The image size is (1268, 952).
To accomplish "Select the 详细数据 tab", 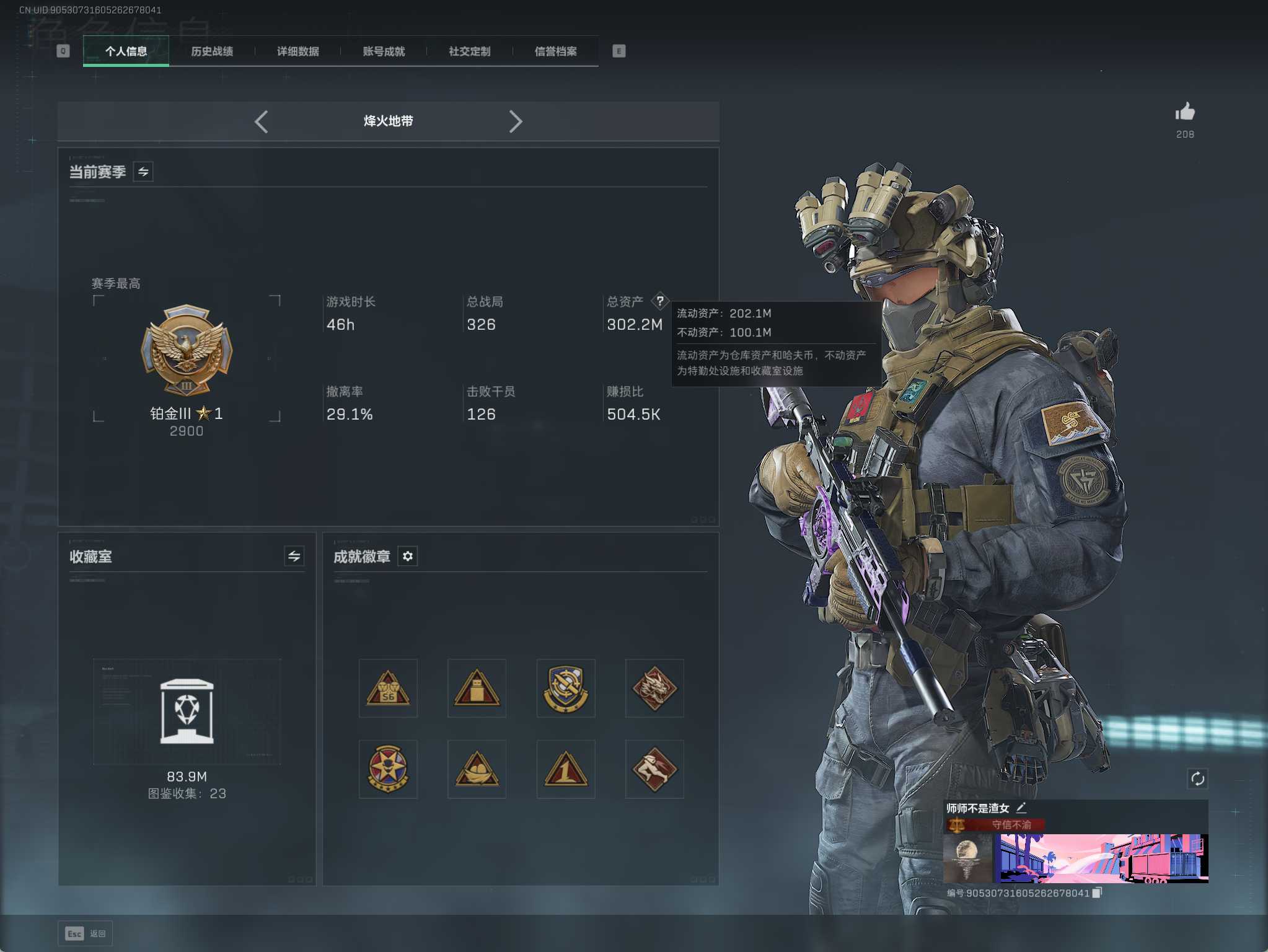I will (x=298, y=51).
